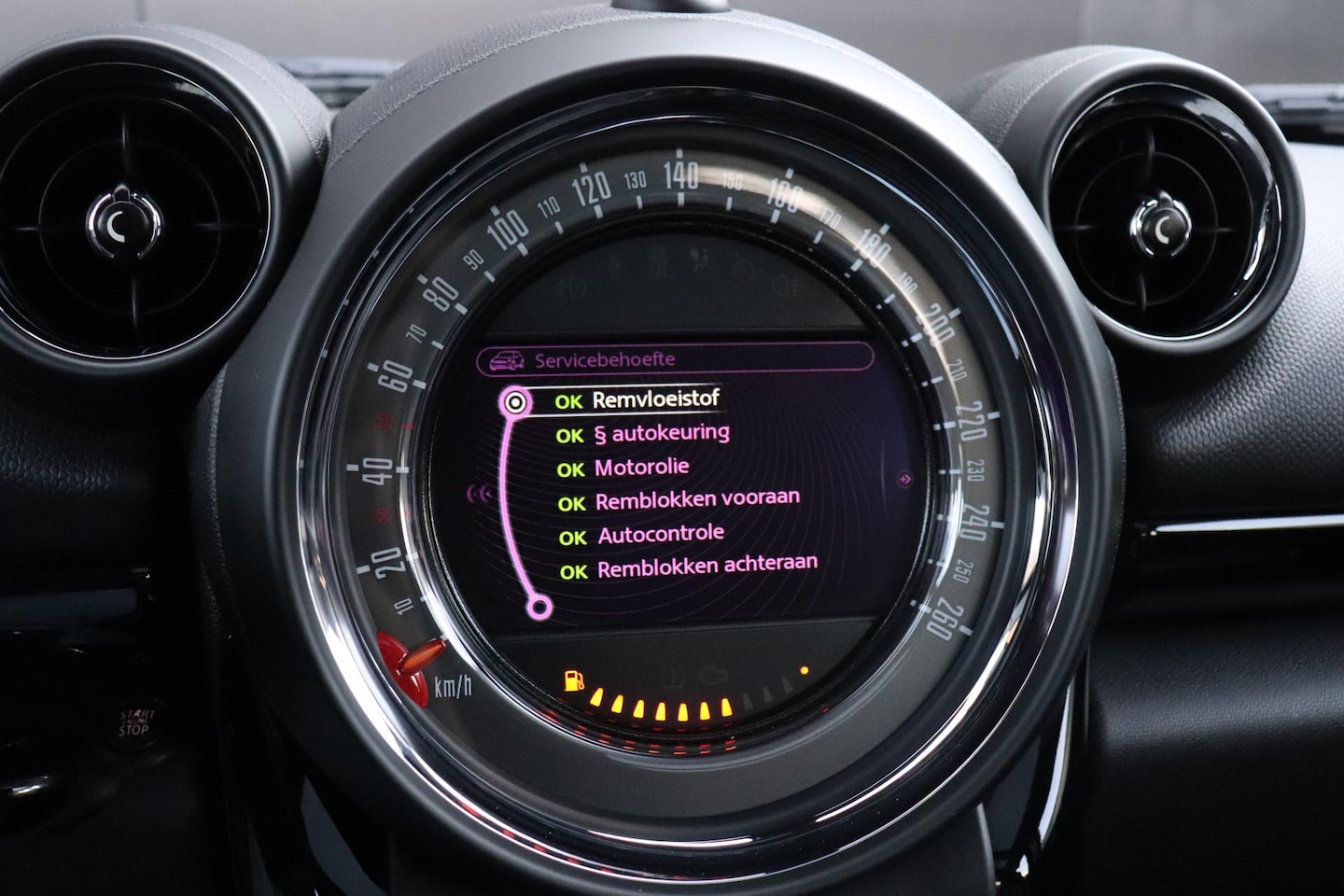Select Remblokken vooraan in the list
1344x896 pixels.
(x=696, y=499)
